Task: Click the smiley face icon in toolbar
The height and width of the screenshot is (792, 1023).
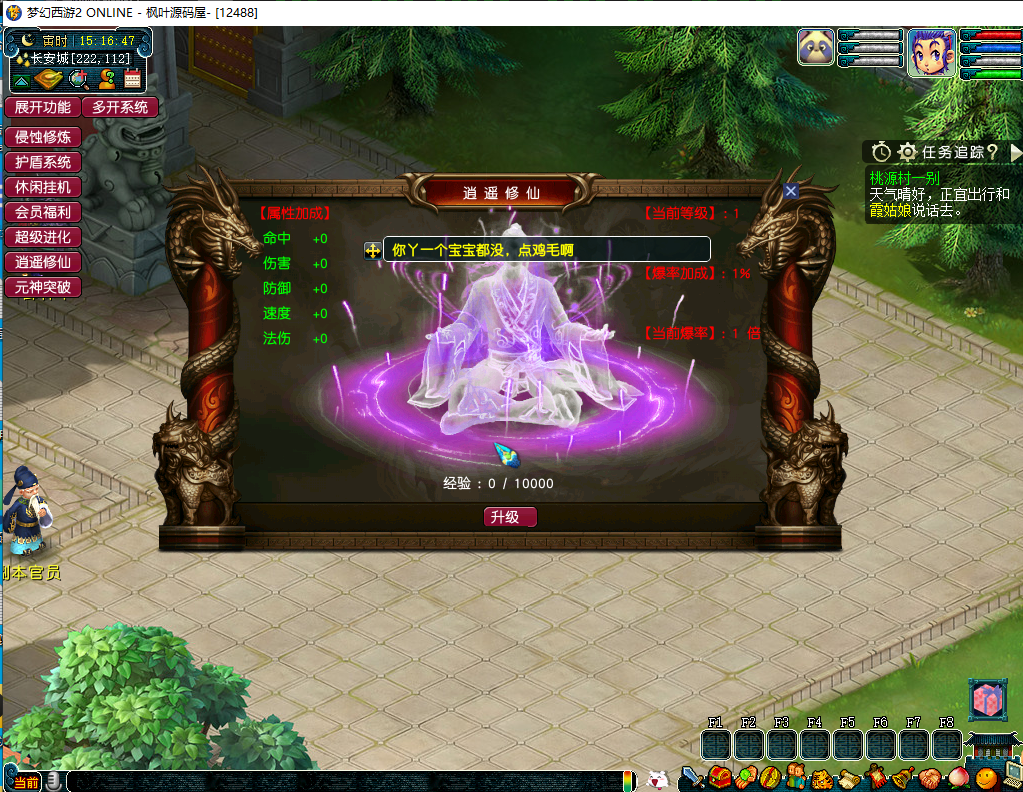Action: 986,777
